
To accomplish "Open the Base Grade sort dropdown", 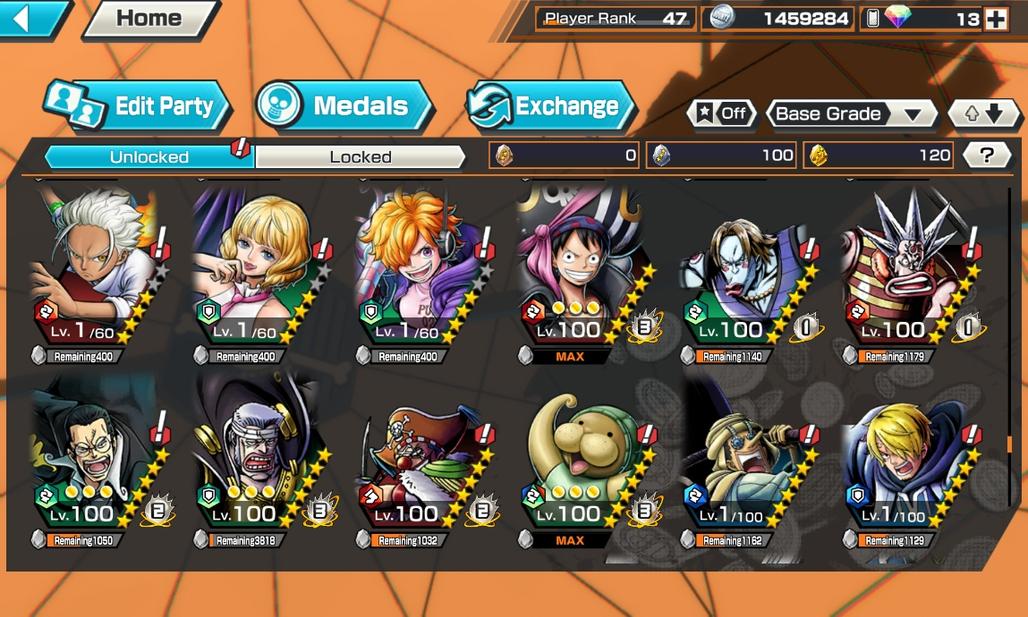I will click(850, 113).
